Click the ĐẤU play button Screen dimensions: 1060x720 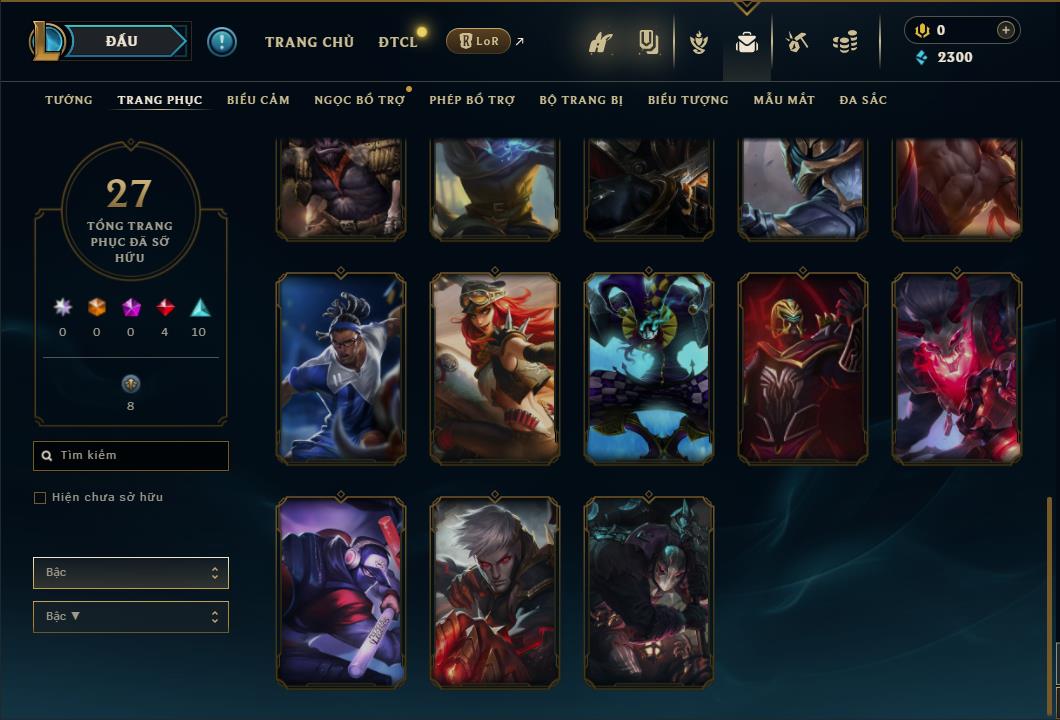[122, 41]
